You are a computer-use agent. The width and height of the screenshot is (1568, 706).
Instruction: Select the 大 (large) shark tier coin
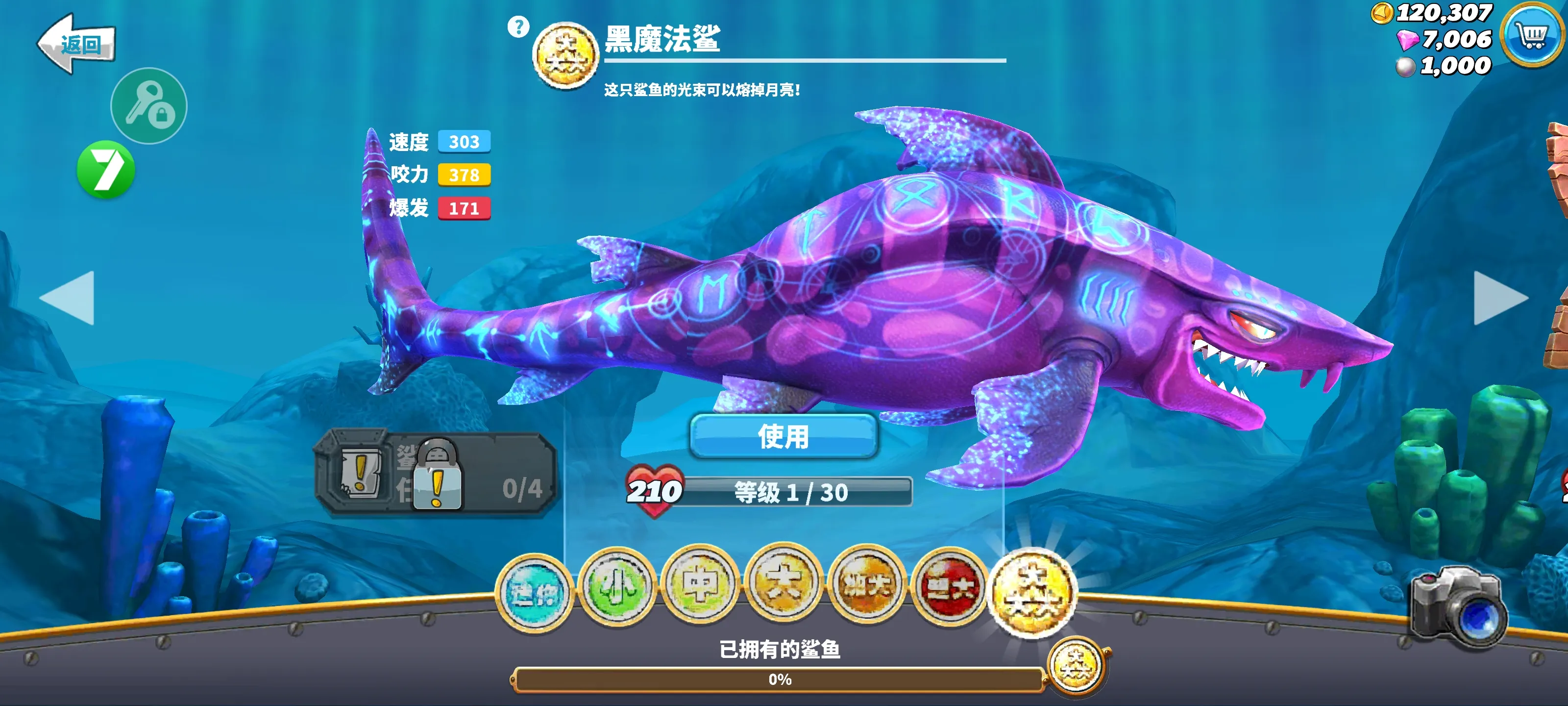coord(783,585)
